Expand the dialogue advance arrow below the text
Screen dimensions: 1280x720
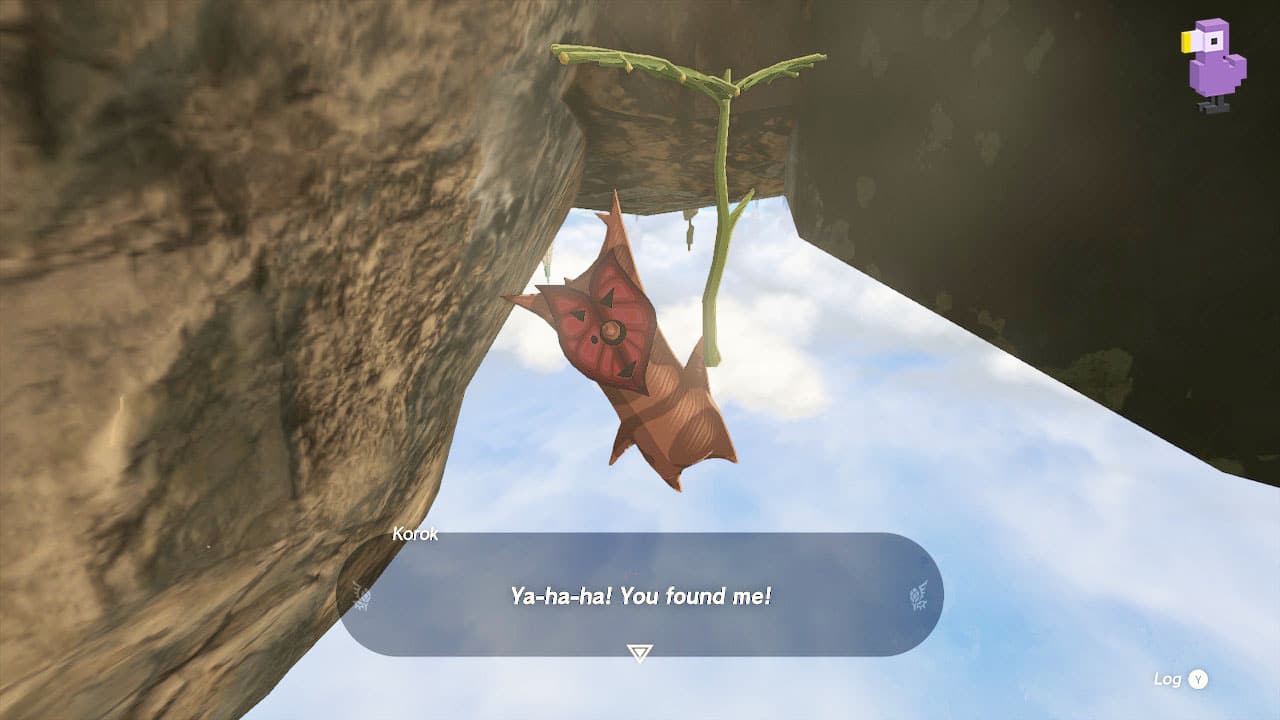tap(640, 650)
